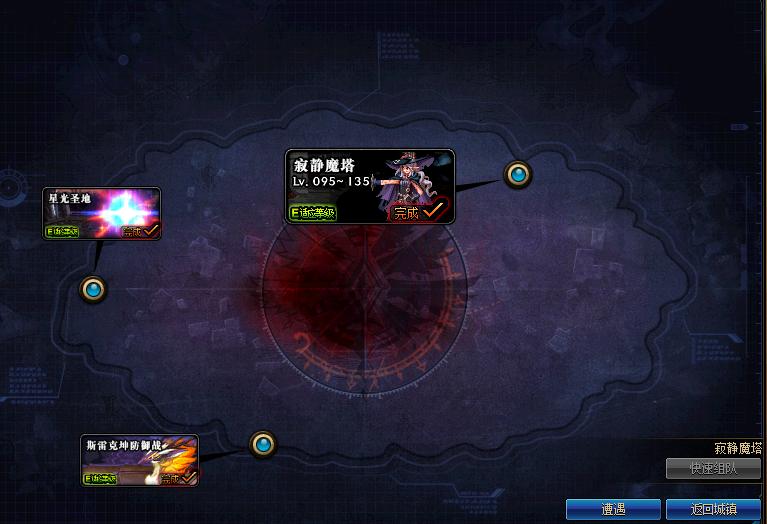The image size is (767, 524).
Task: Choose the 星光圣地 dungeon card
Action: pos(102,214)
